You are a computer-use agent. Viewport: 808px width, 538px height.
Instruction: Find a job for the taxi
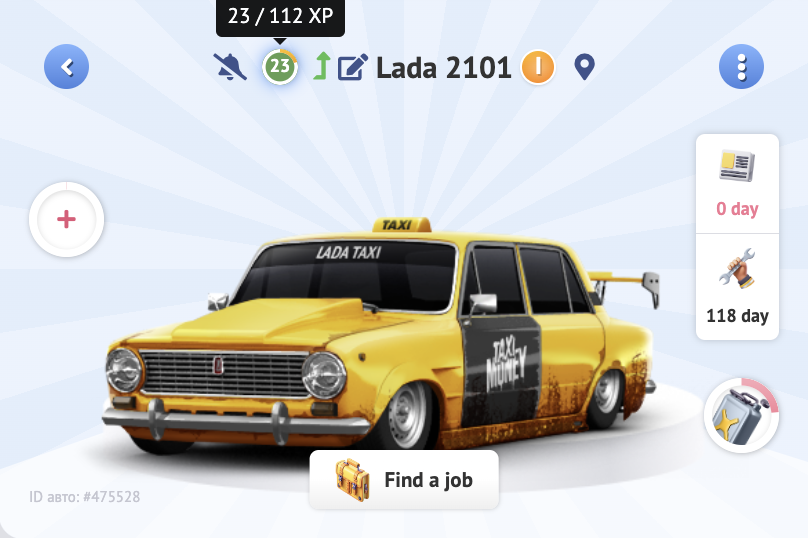pos(404,480)
